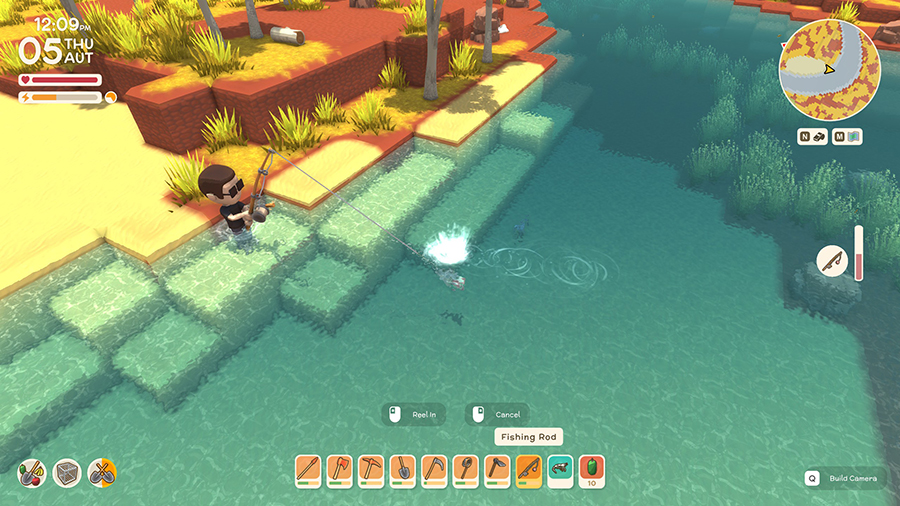Select the hoe hotbar slot
Screen dimensions: 900x506
click(497, 470)
